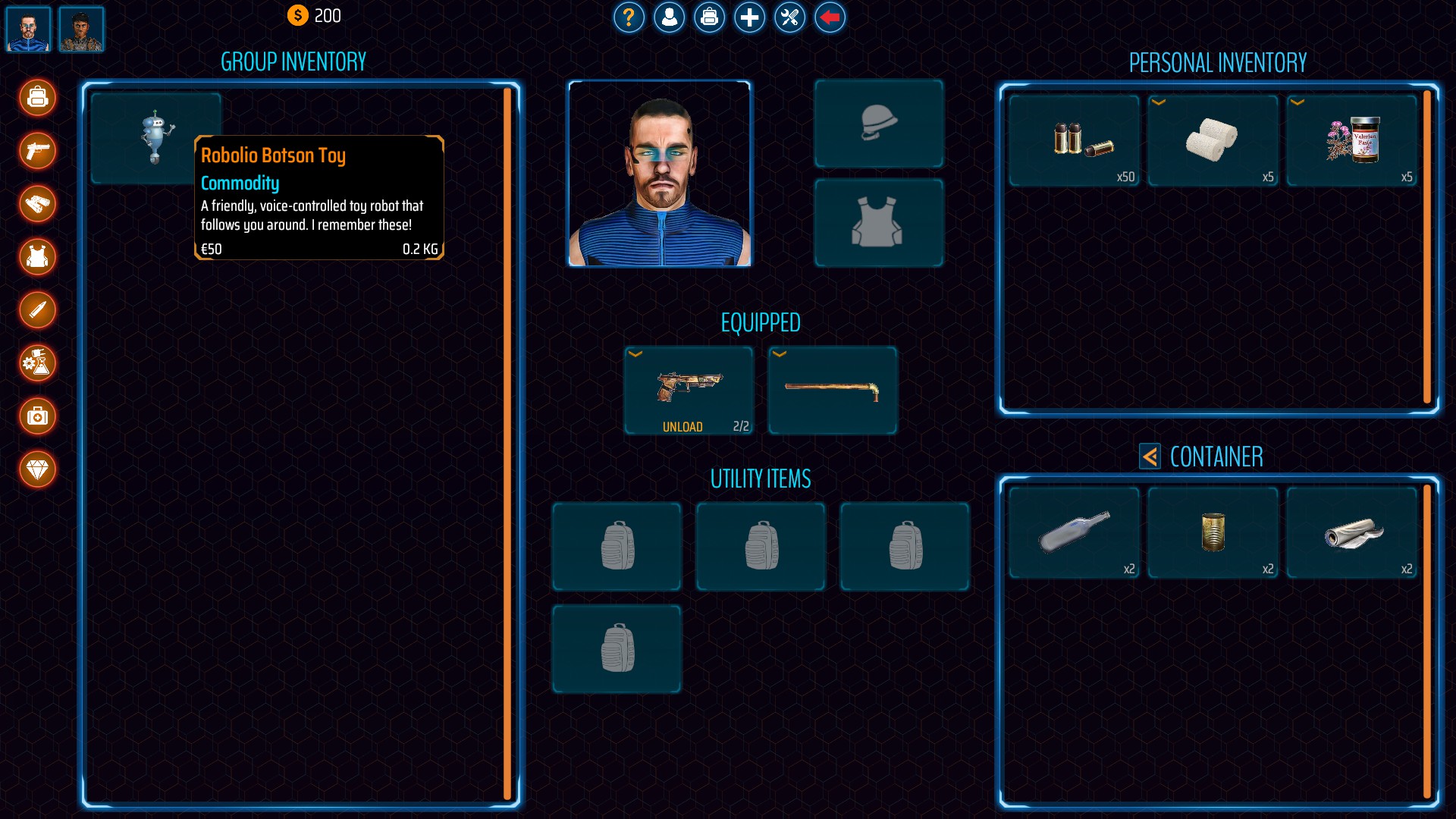Click the red back arrow button

pyautogui.click(x=830, y=17)
